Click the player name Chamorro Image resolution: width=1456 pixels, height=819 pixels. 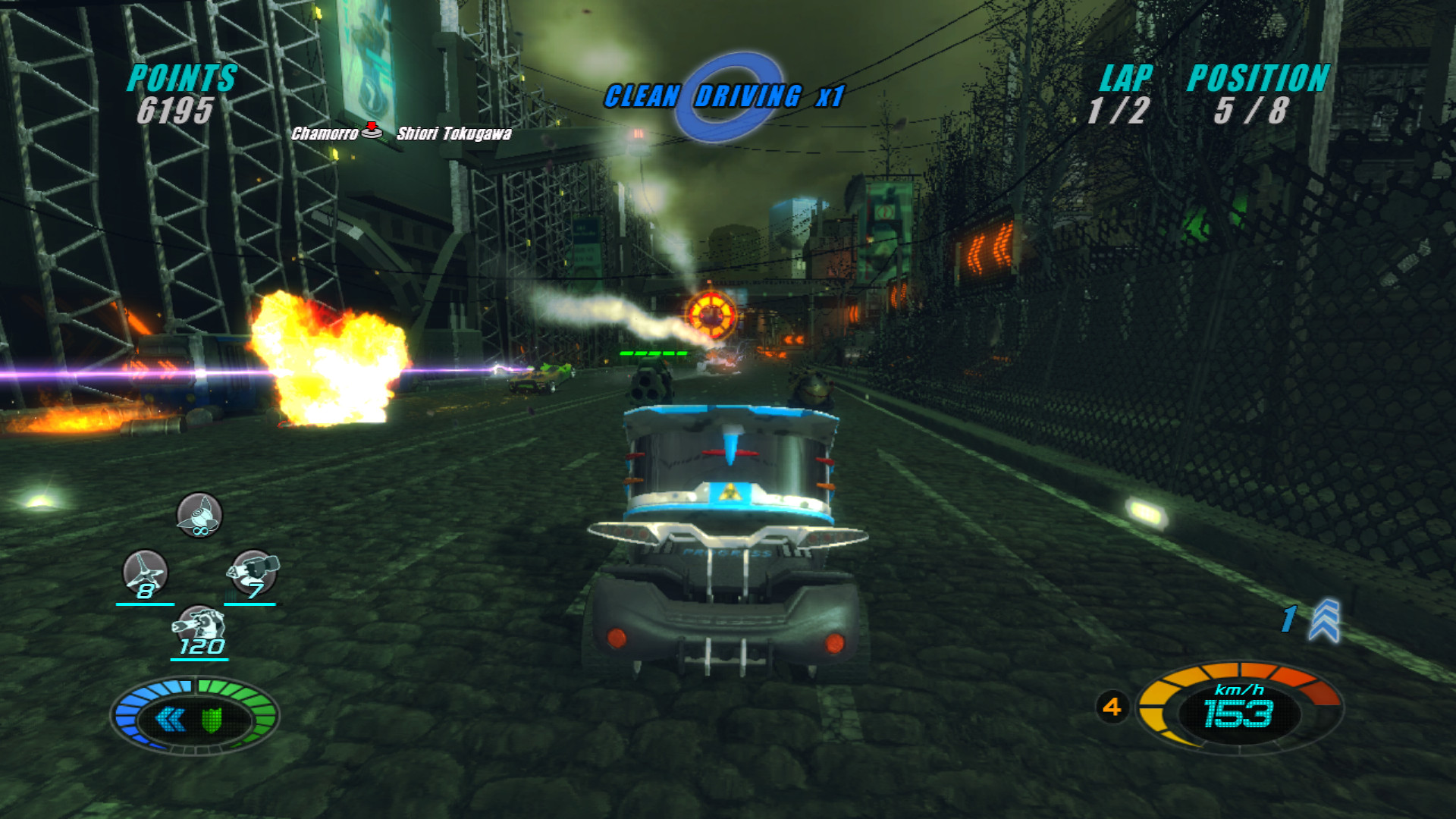tap(323, 134)
